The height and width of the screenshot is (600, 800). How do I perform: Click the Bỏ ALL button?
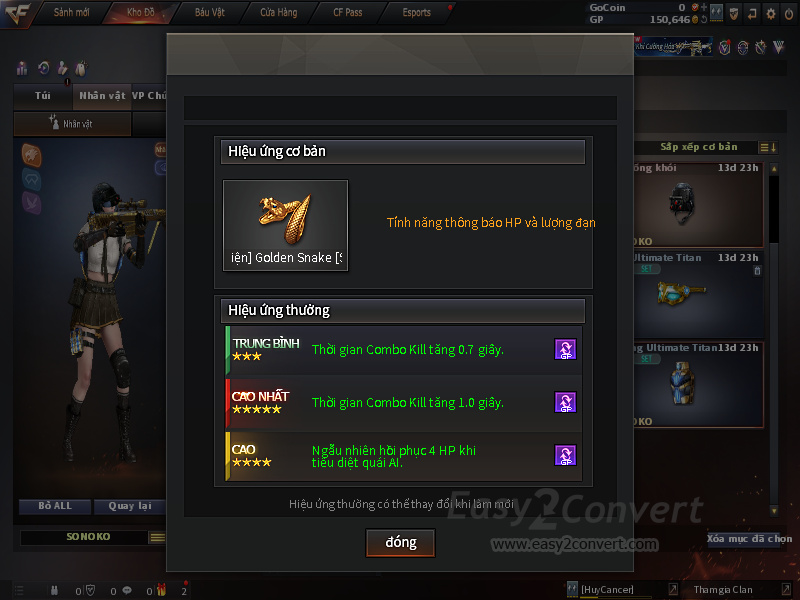point(56,506)
